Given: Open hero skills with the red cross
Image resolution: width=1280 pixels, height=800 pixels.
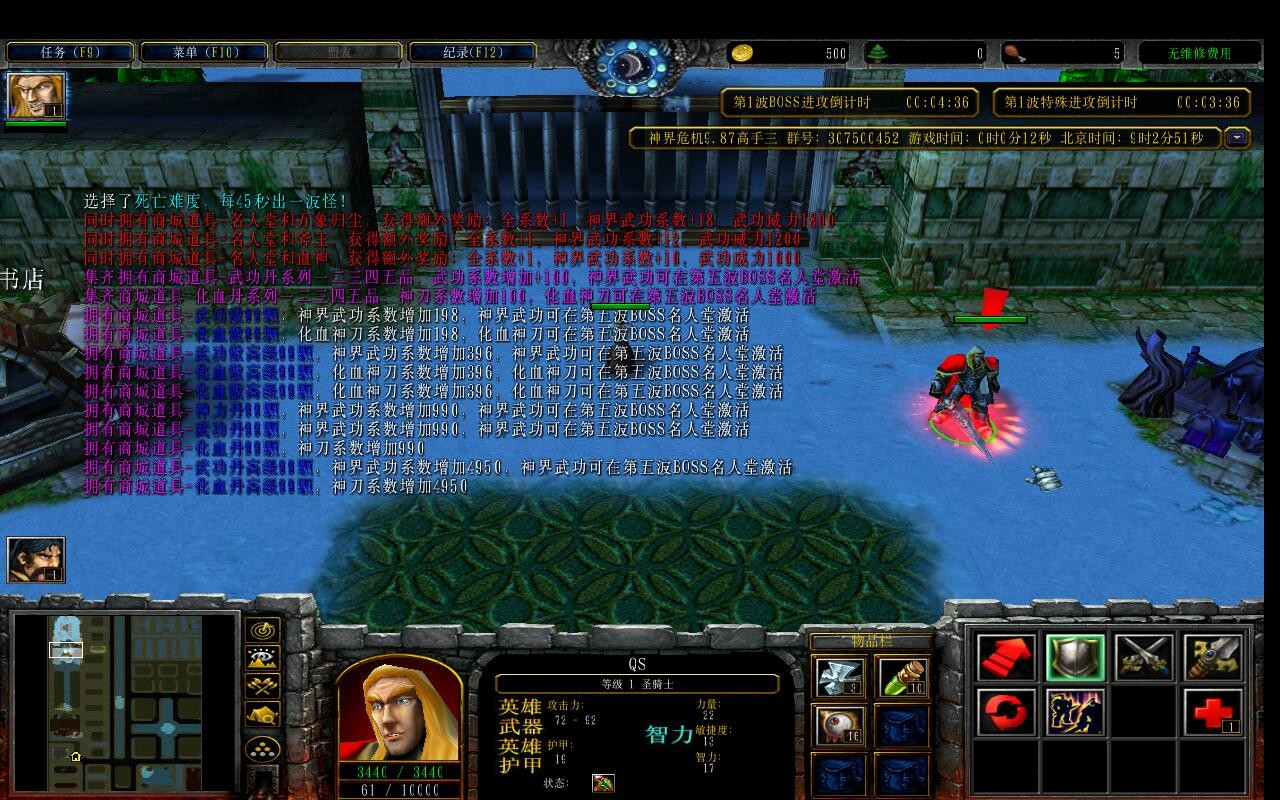Looking at the screenshot, I should [1212, 713].
